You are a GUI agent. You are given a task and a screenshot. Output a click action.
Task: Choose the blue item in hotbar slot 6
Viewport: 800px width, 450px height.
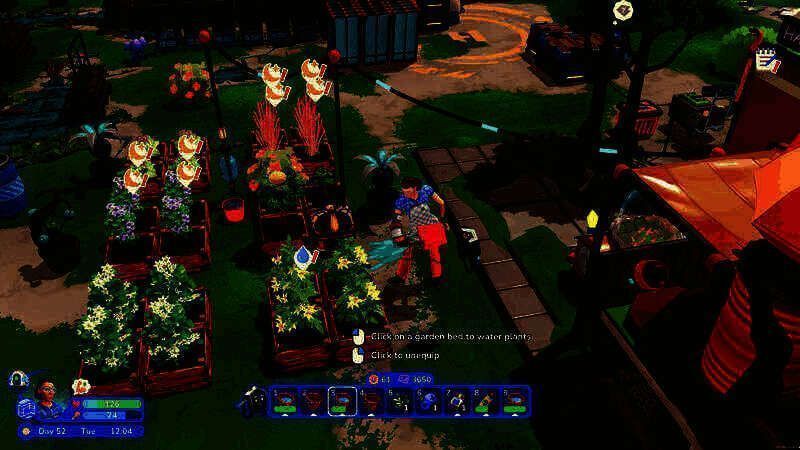428,401
